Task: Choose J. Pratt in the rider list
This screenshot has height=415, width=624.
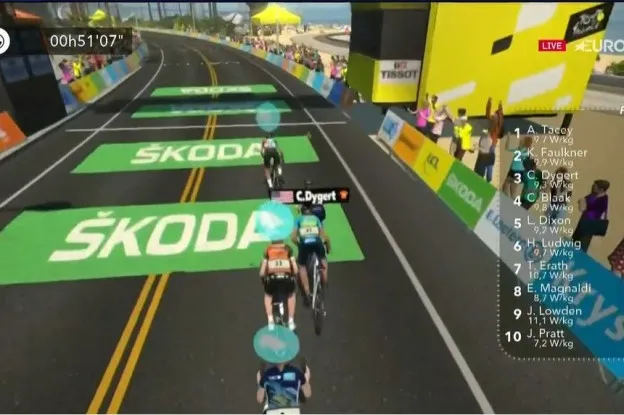Action: [x=548, y=336]
